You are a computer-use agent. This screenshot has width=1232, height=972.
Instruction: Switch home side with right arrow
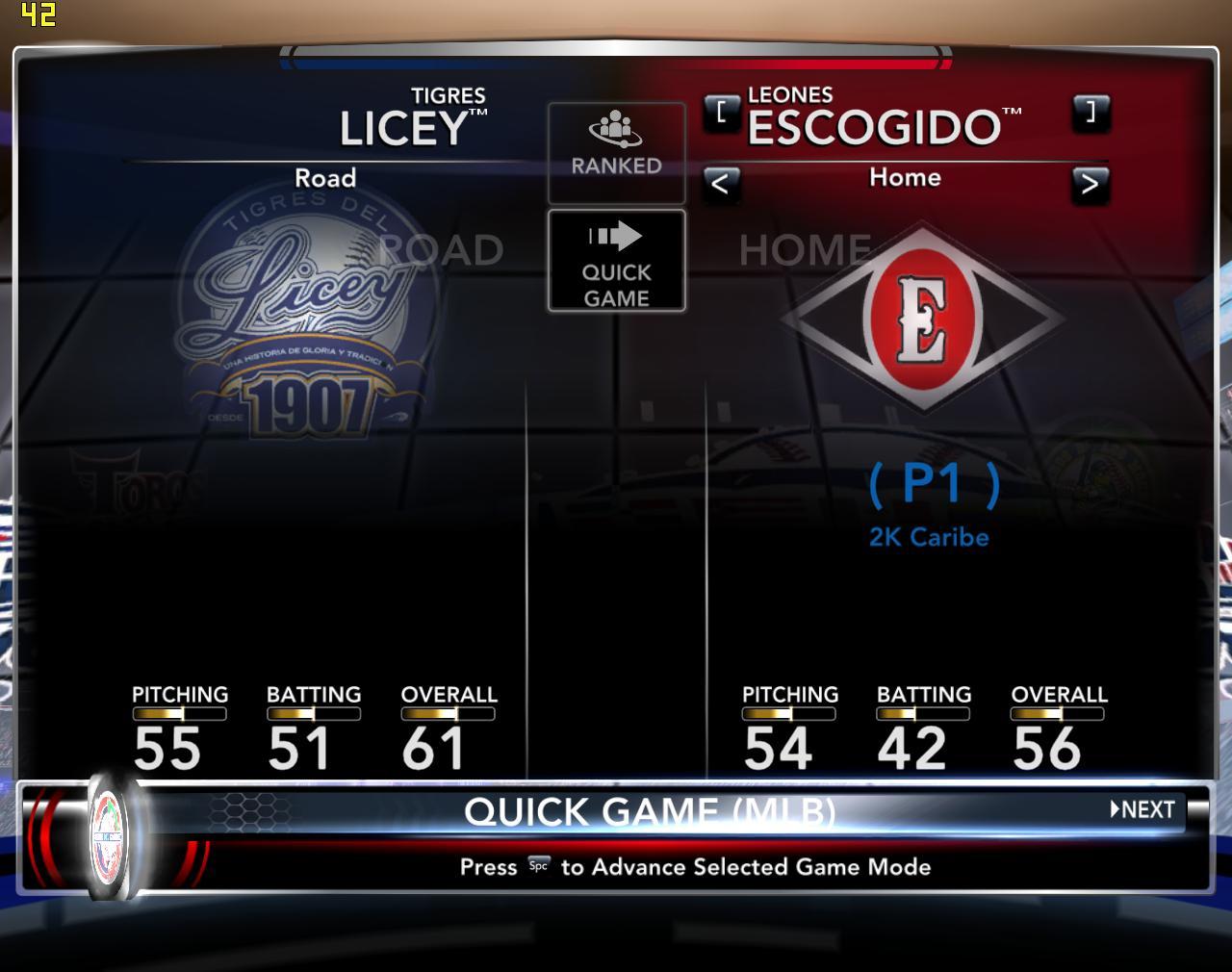1090,183
